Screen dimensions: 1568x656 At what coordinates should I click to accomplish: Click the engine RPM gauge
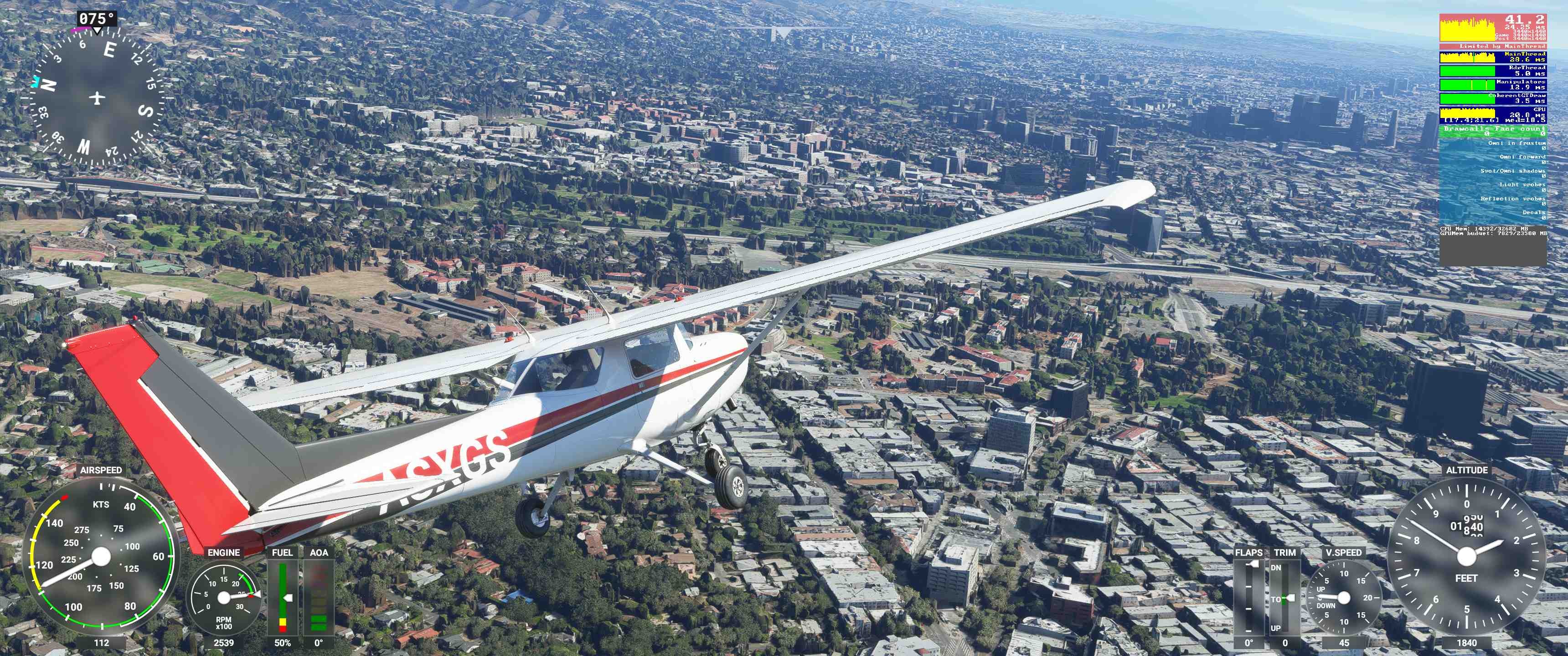(223, 598)
